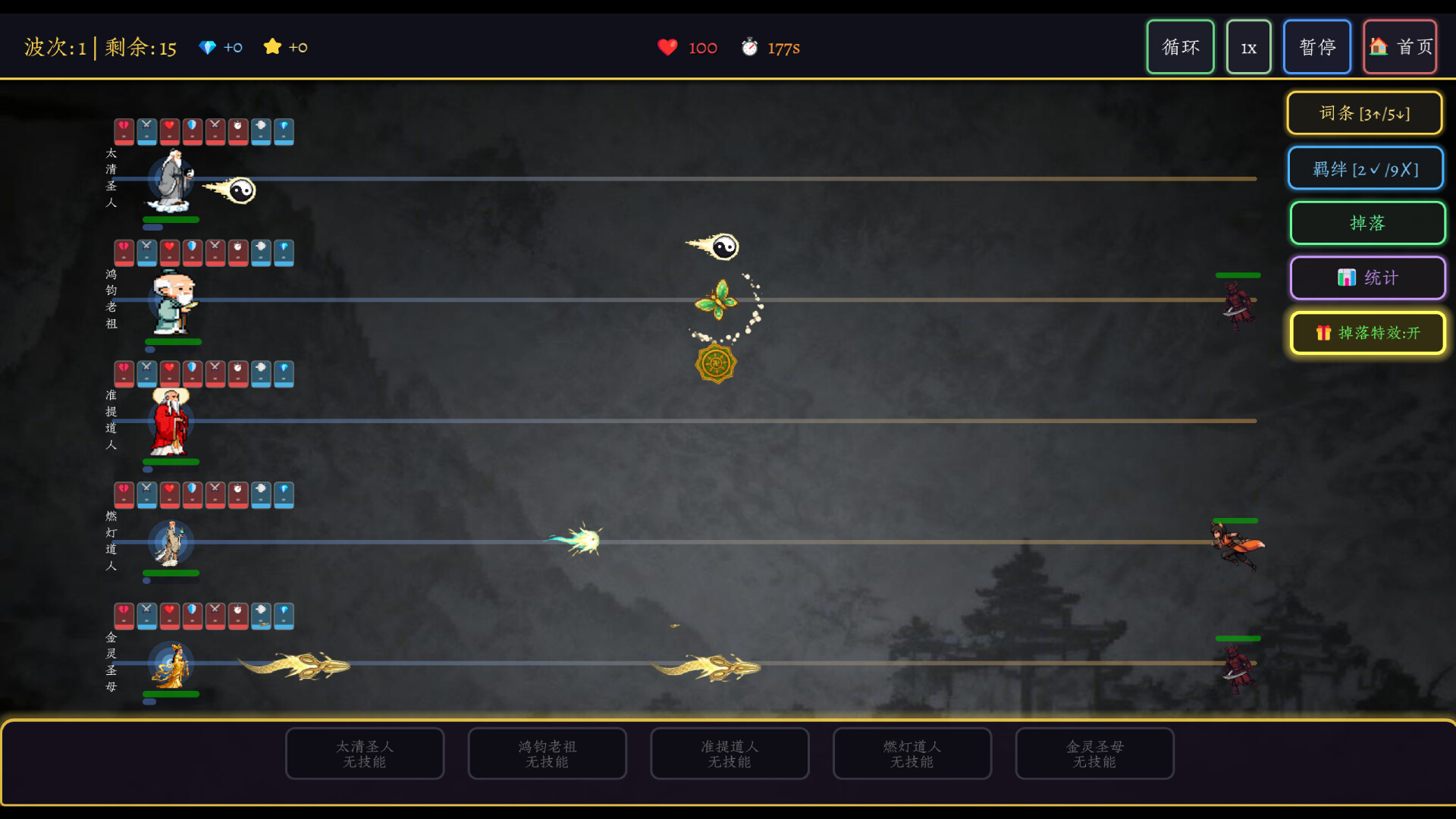Open the 掉落 drops list
Image resolution: width=1456 pixels, height=819 pixels.
tap(1367, 223)
